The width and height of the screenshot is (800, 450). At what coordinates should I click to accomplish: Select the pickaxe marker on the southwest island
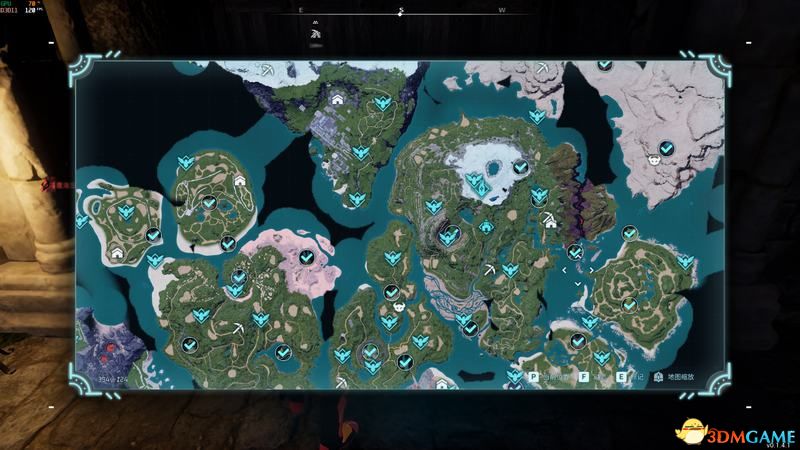[239, 327]
